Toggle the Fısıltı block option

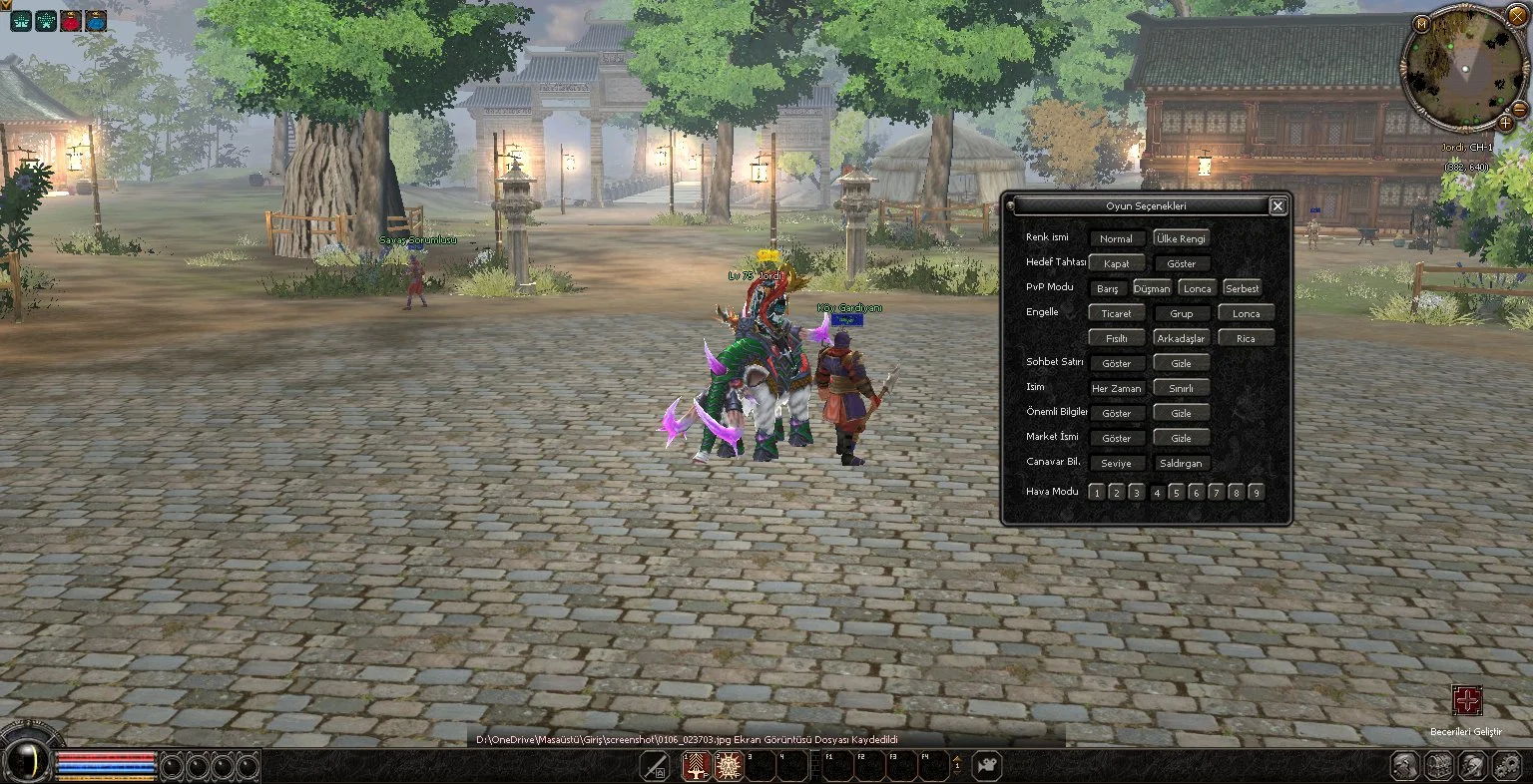coord(1116,339)
